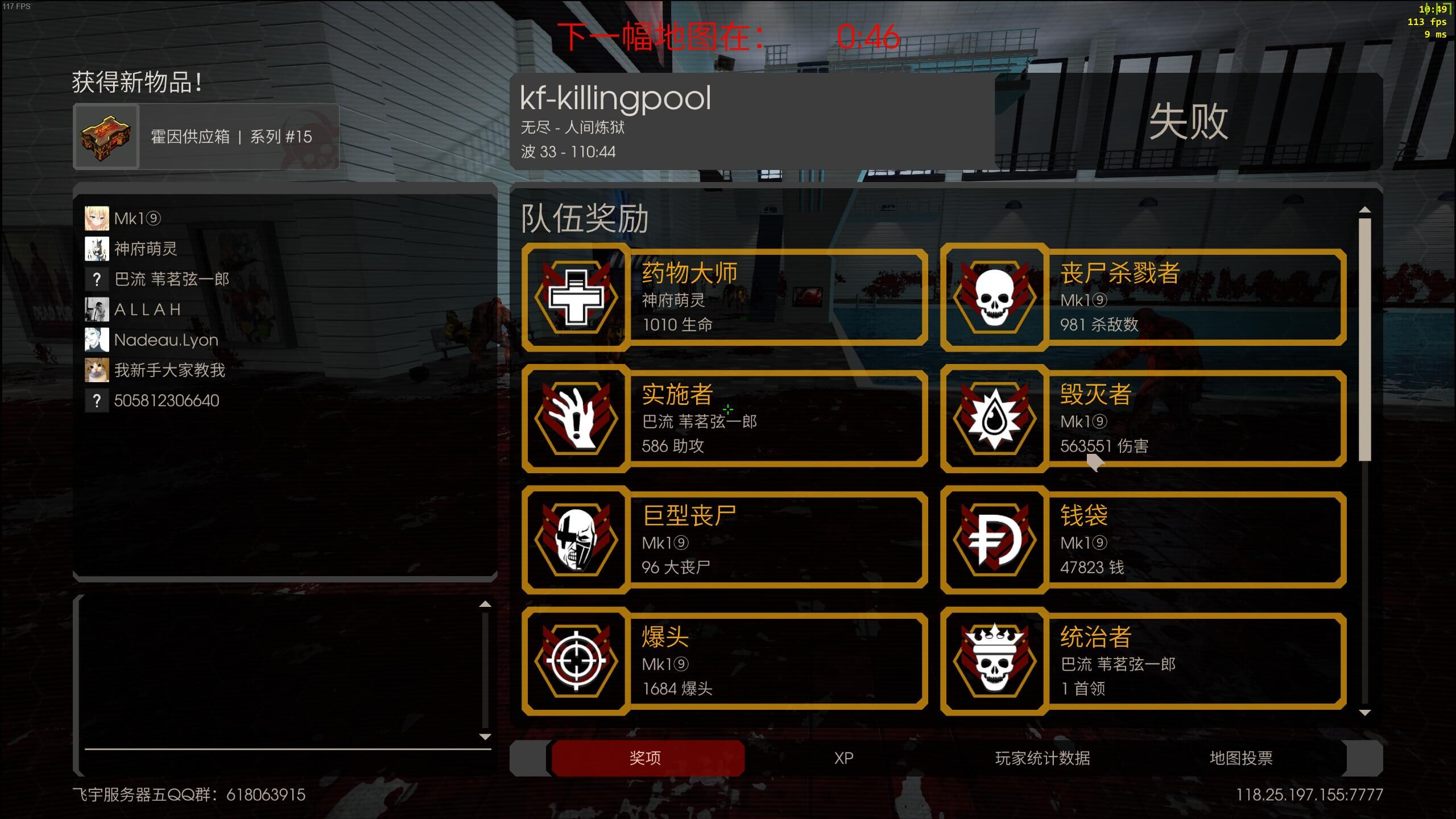Select player A L L A H row

147,309
